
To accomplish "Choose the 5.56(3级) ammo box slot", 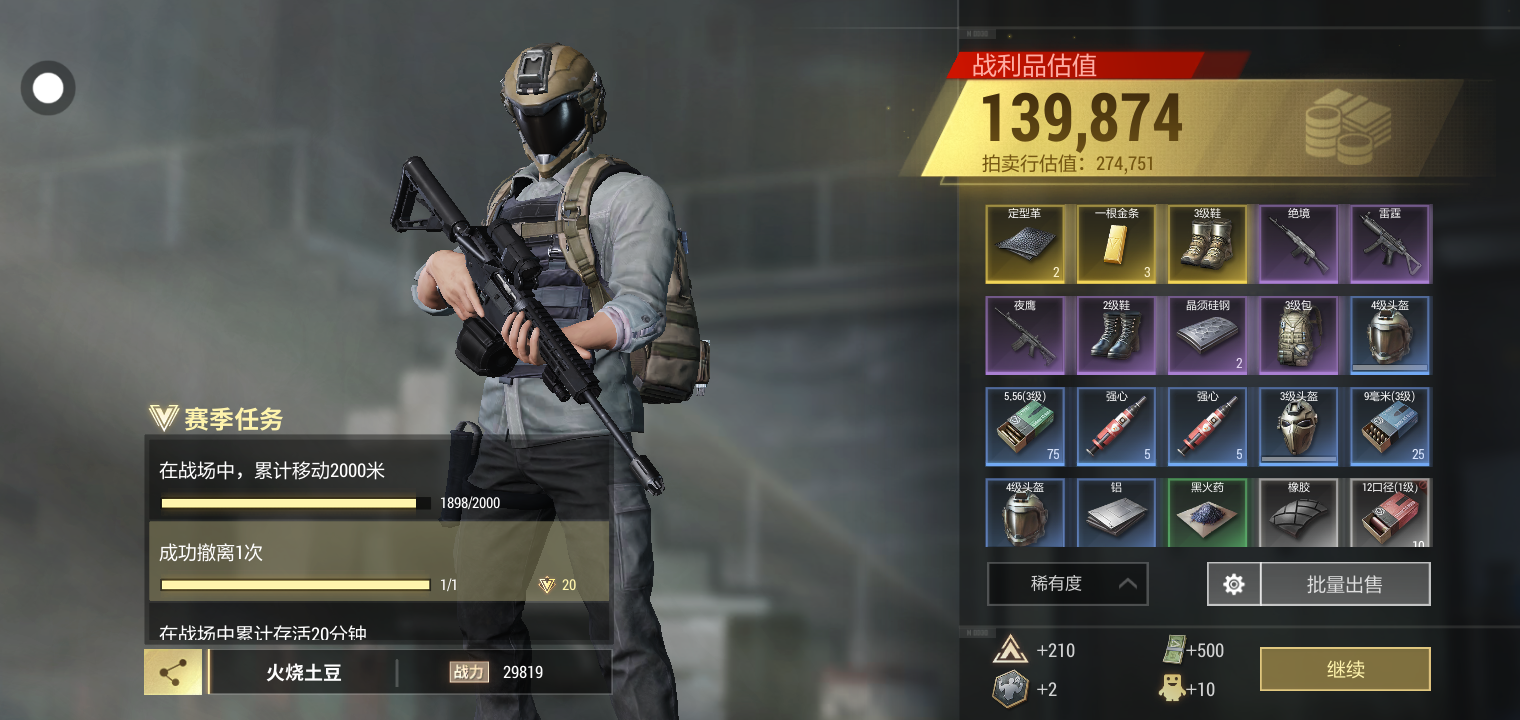I will coord(1025,427).
